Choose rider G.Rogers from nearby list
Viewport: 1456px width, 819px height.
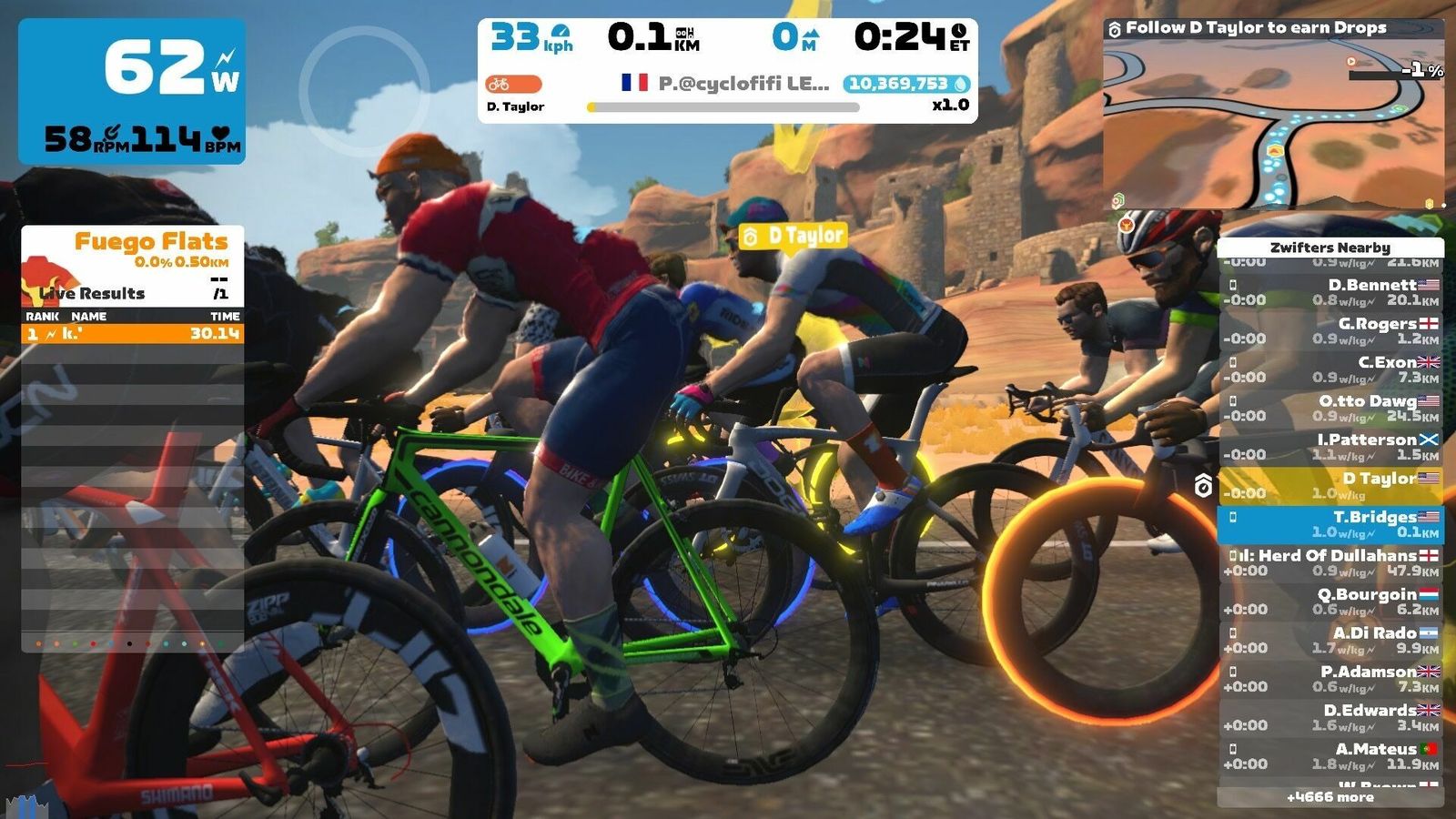(x=1330, y=331)
